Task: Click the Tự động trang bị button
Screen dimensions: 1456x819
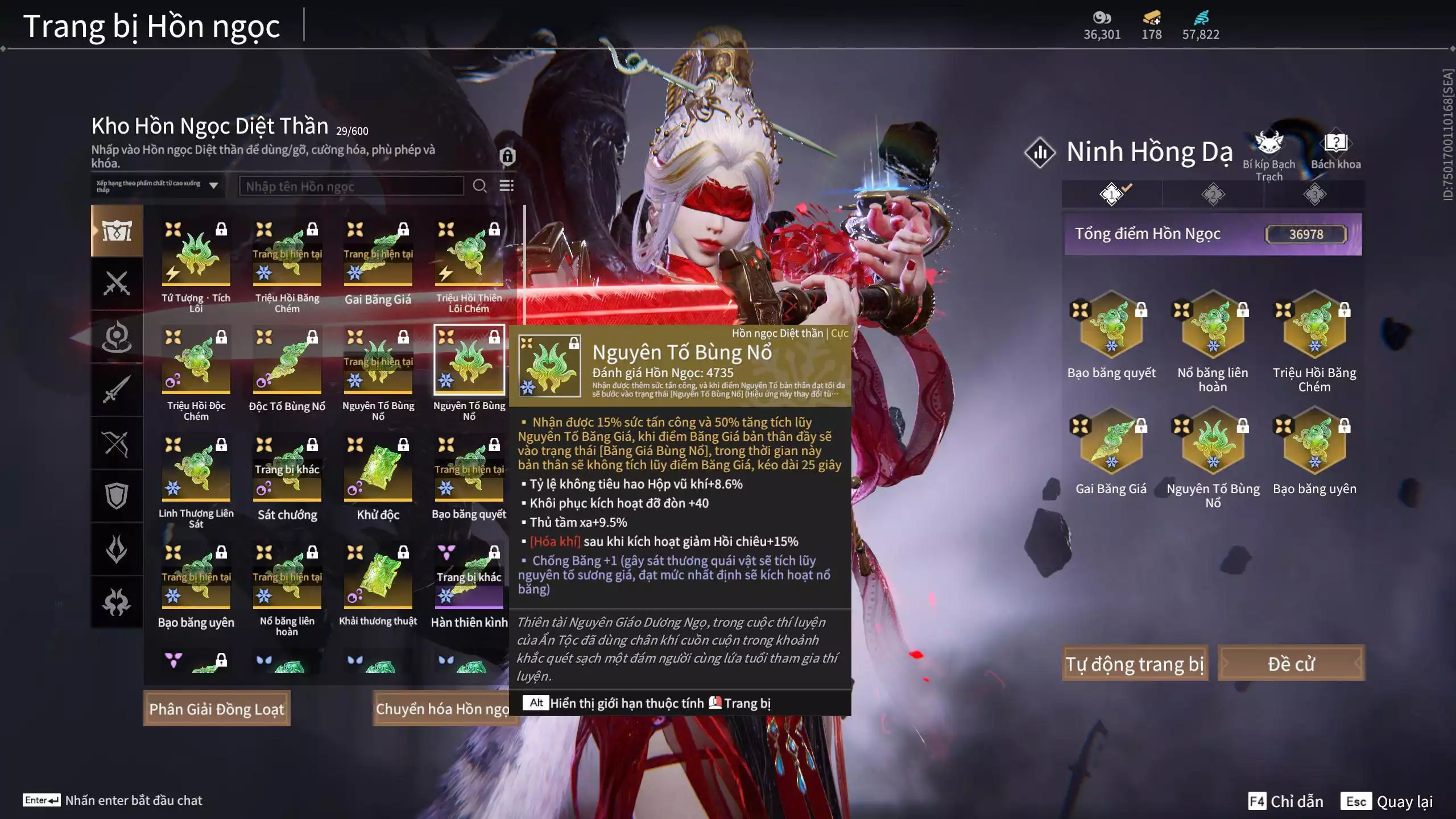Action: pyautogui.click(x=1134, y=663)
